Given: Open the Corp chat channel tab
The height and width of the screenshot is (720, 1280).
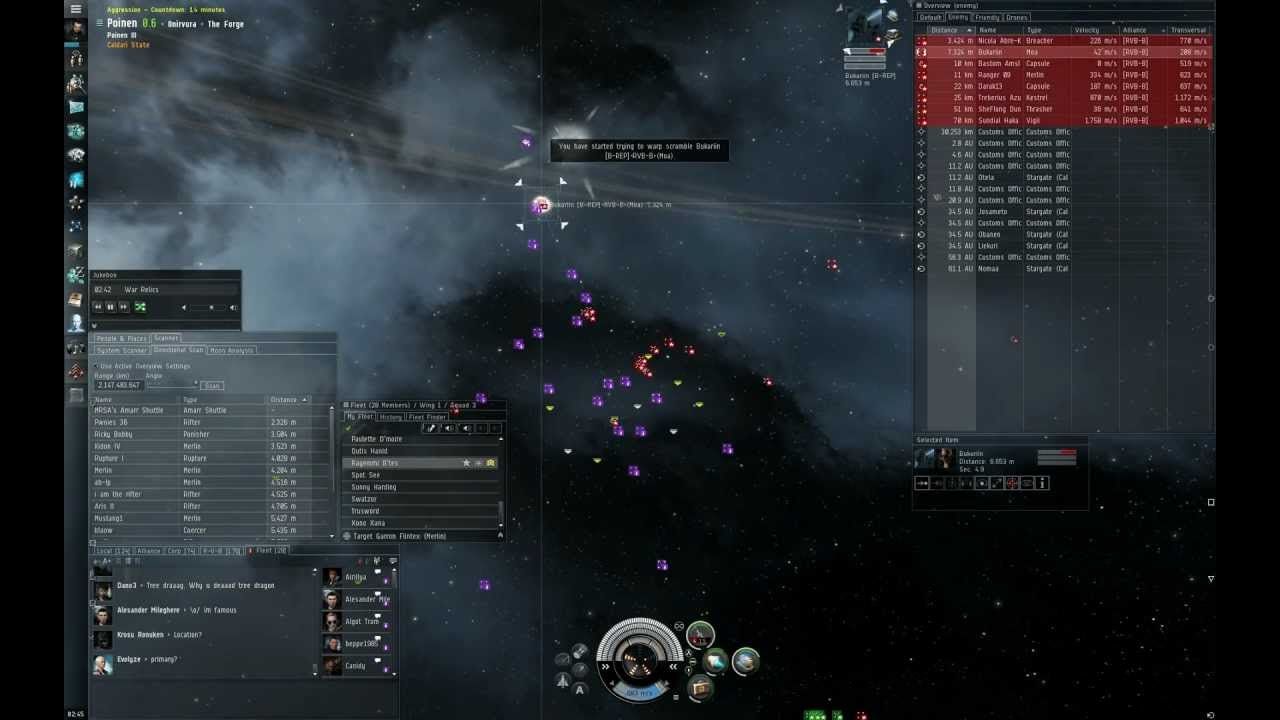Looking at the screenshot, I should [181, 551].
